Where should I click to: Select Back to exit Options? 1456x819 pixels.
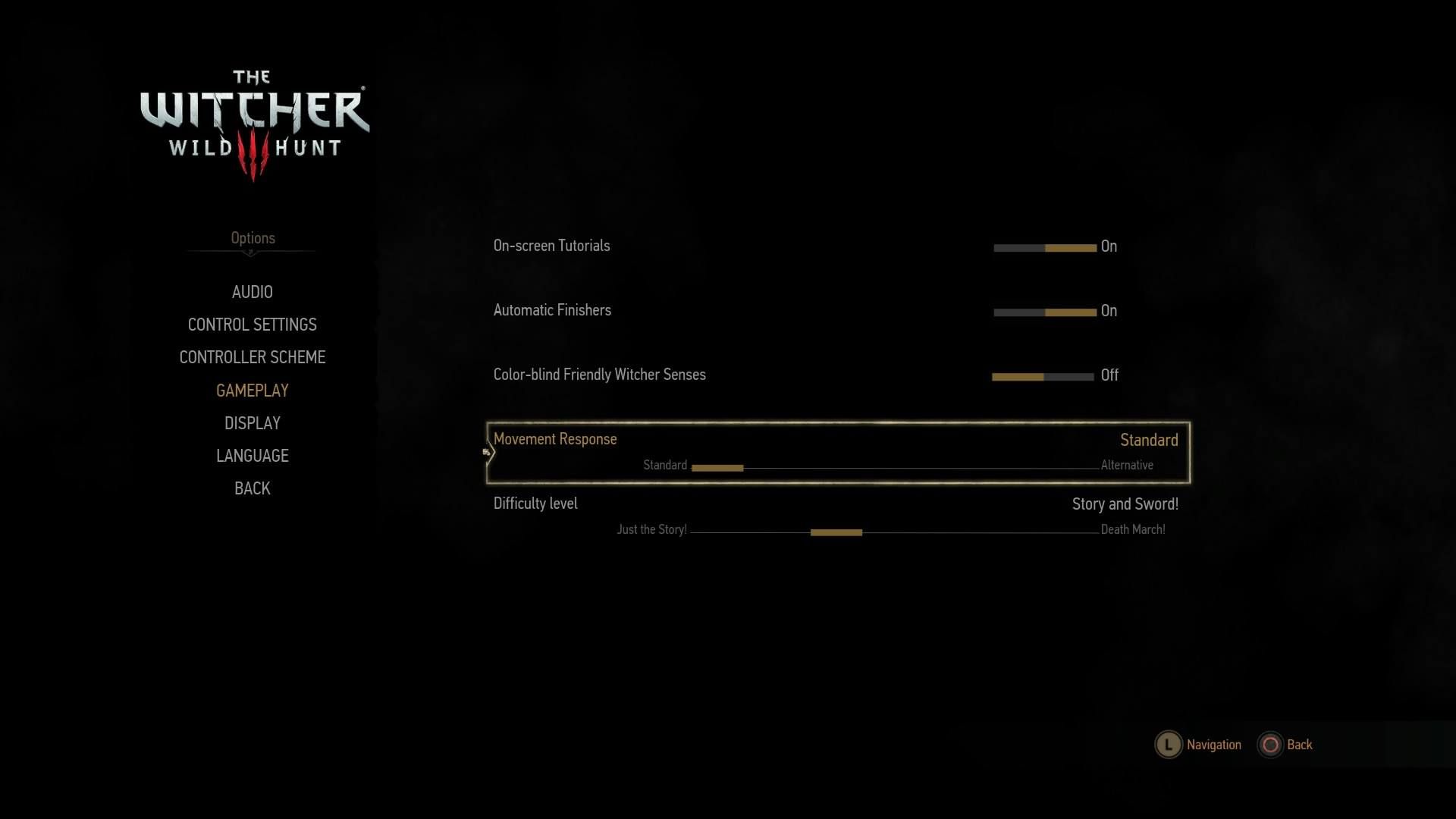tap(251, 488)
